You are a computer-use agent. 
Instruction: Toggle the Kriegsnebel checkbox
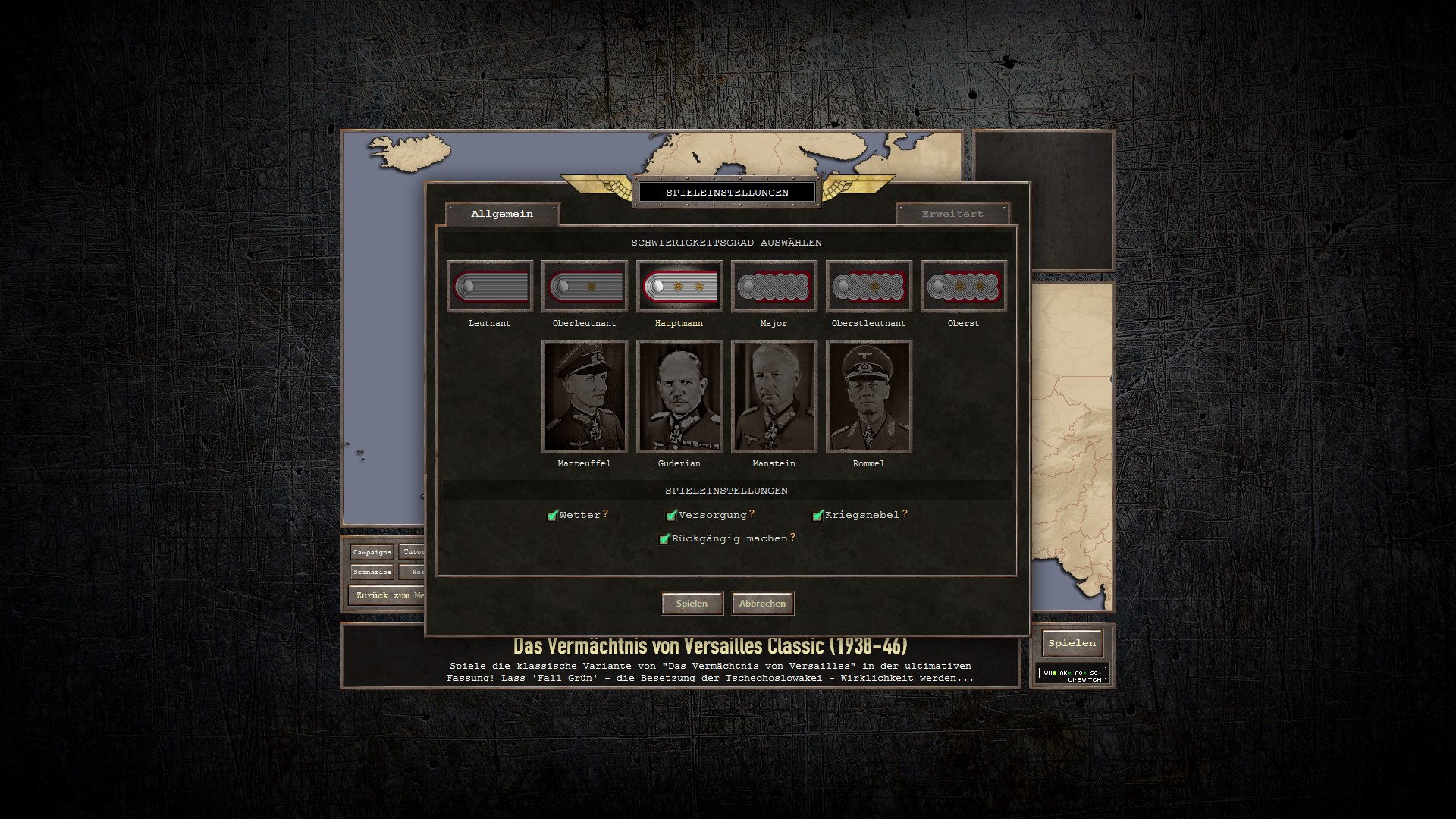tap(817, 516)
